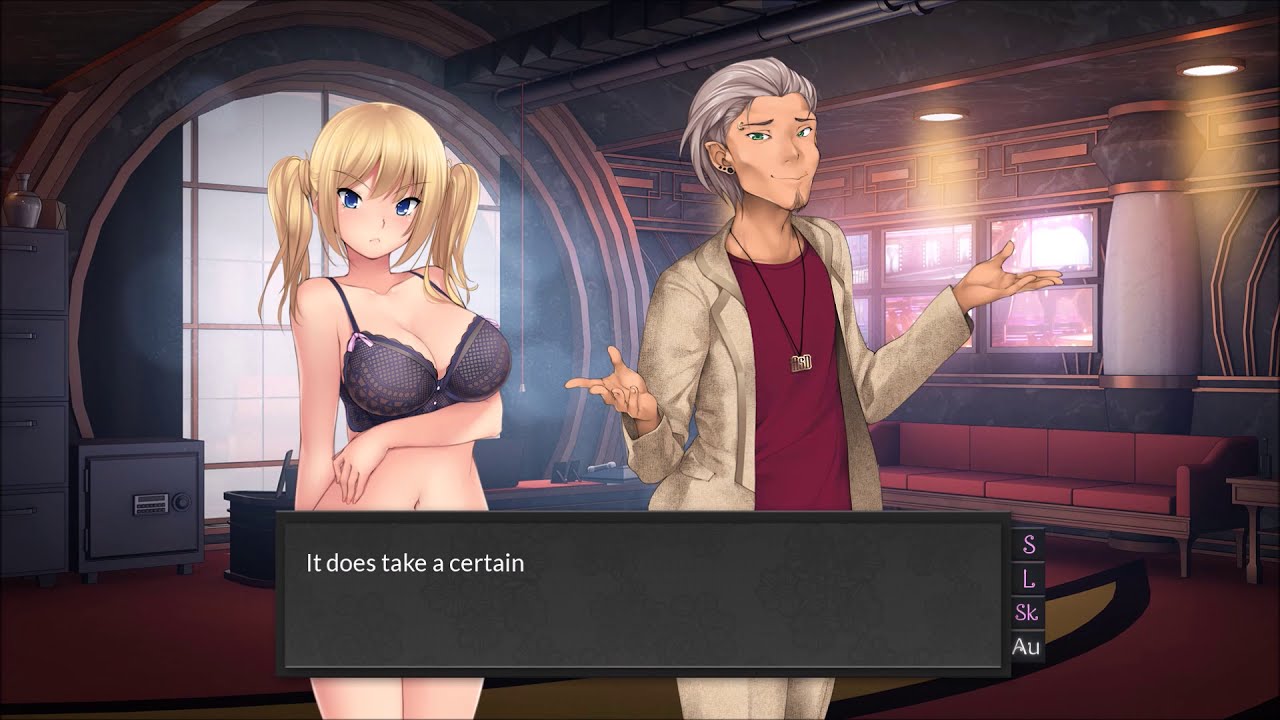Toggle the Au auto-advance button
This screenshot has width=1280, height=720.
(x=1027, y=647)
